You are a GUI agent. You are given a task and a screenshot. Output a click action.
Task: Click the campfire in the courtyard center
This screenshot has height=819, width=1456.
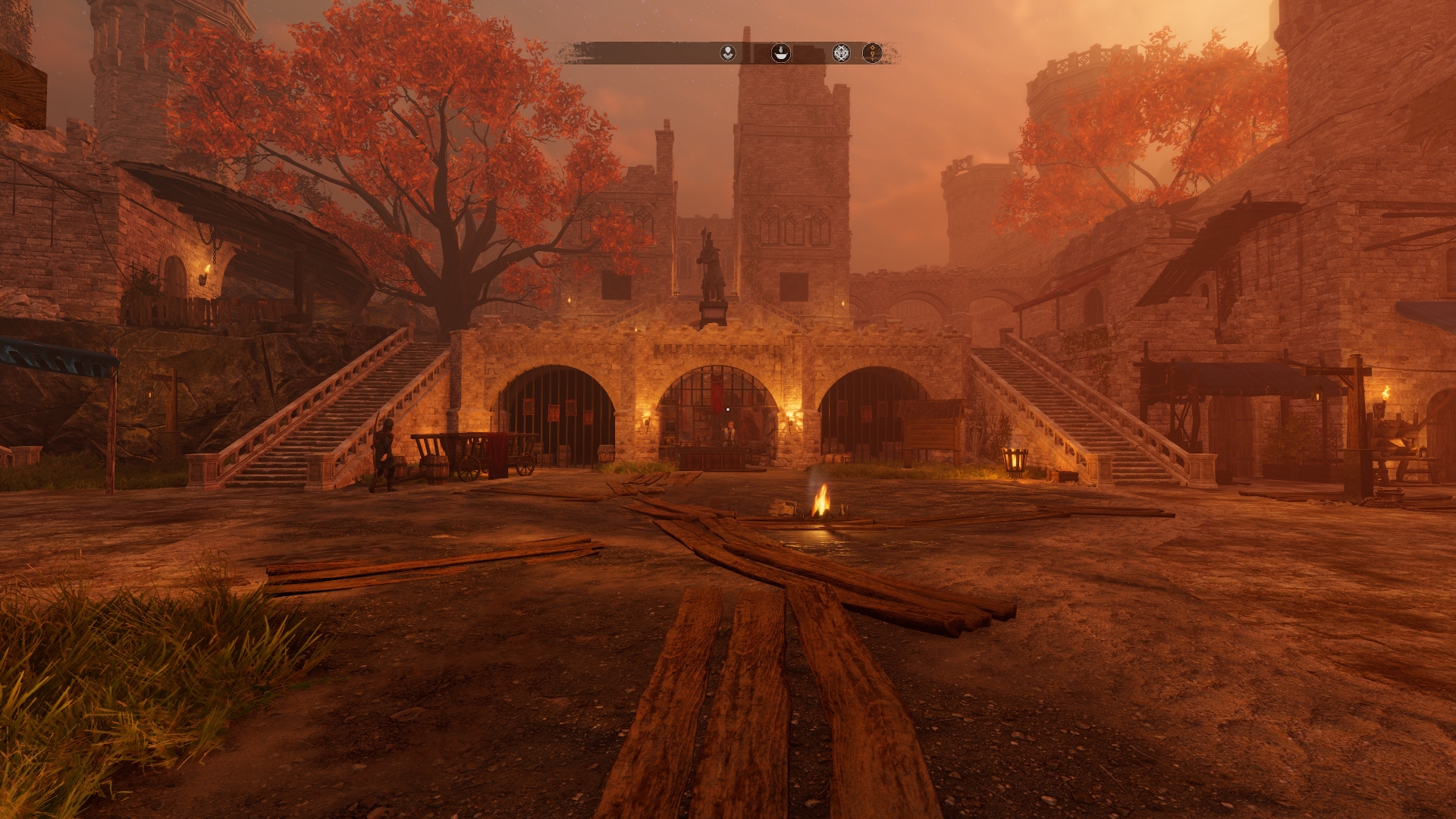[821, 508]
